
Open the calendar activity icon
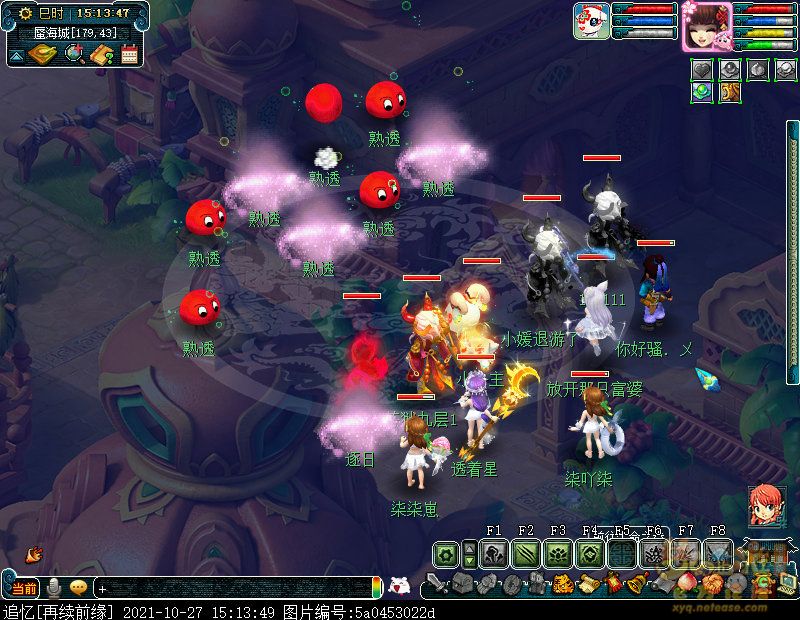pyautogui.click(x=129, y=54)
